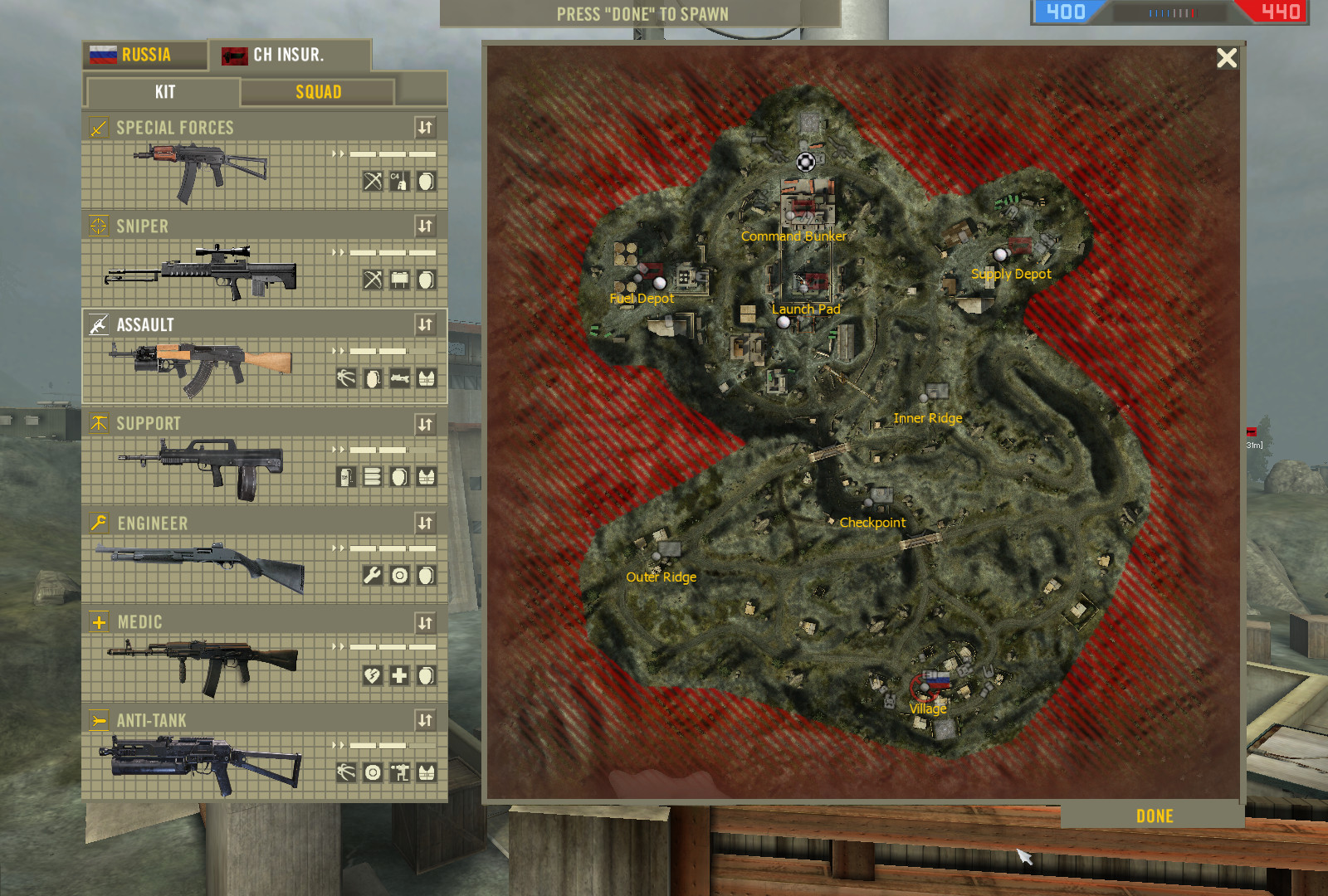
Task: Switch to the SQUAD tab
Action: point(316,91)
